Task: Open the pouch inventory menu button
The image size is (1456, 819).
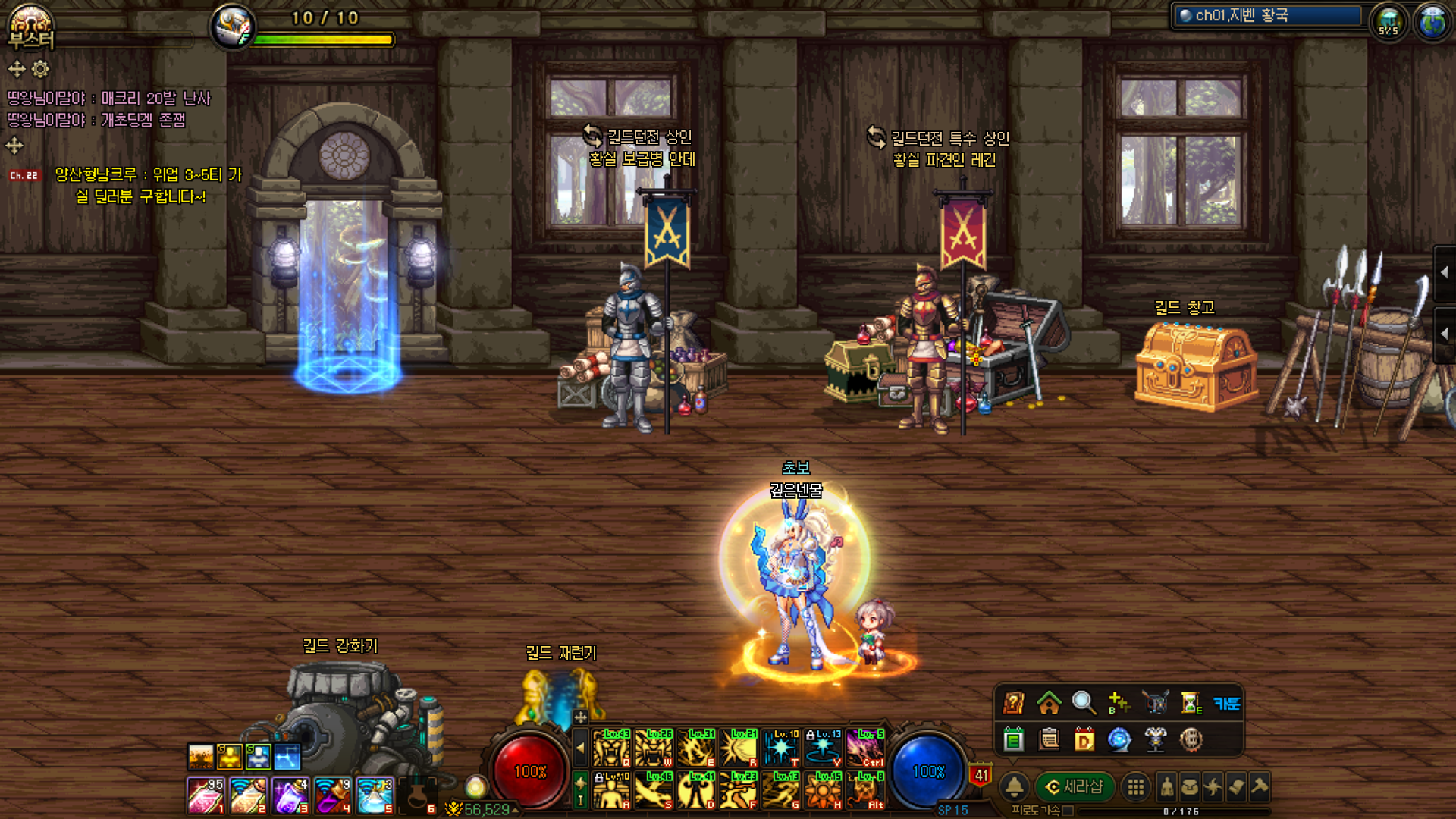Action: pyautogui.click(x=1190, y=787)
